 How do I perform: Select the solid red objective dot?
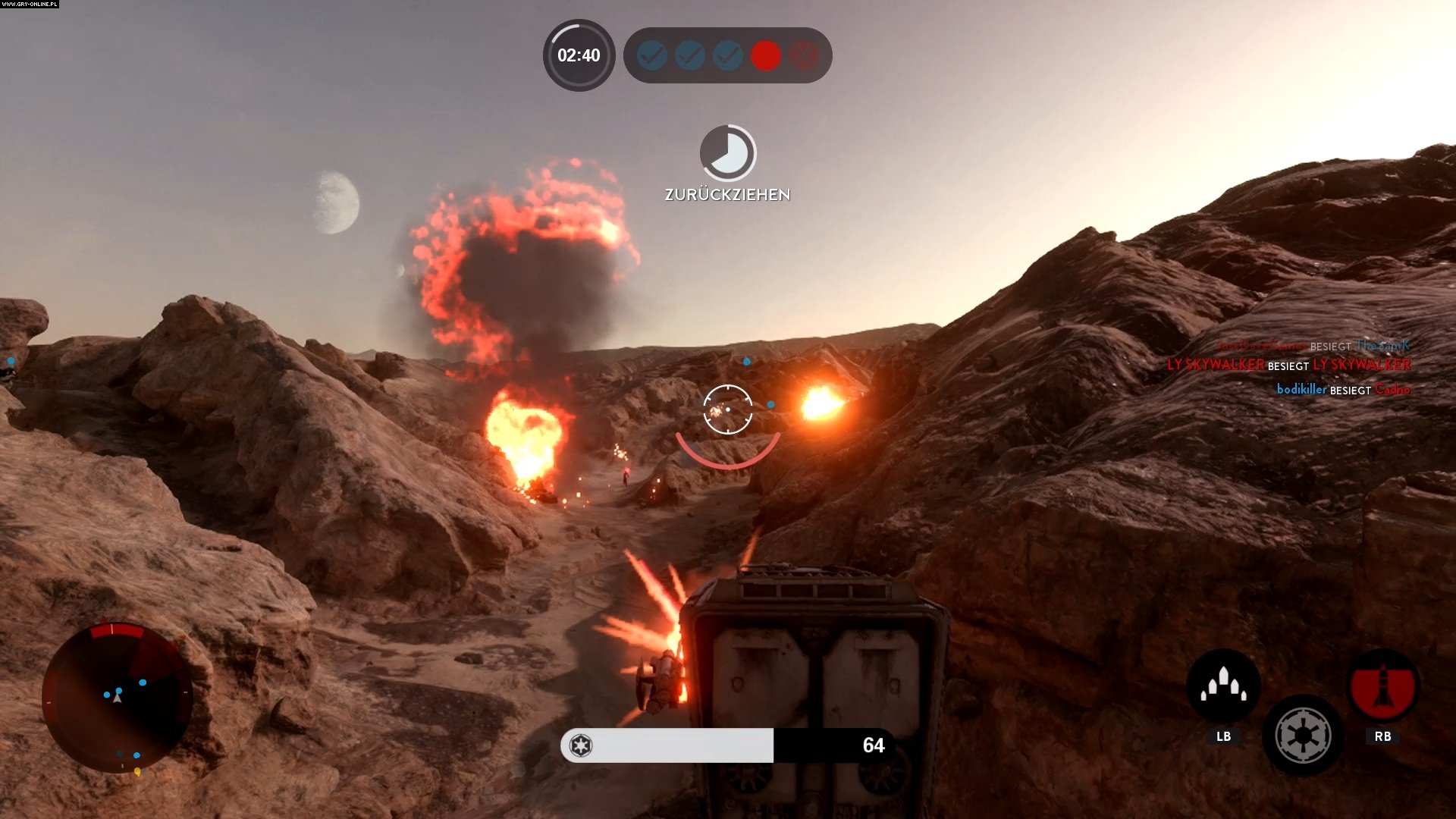(765, 55)
